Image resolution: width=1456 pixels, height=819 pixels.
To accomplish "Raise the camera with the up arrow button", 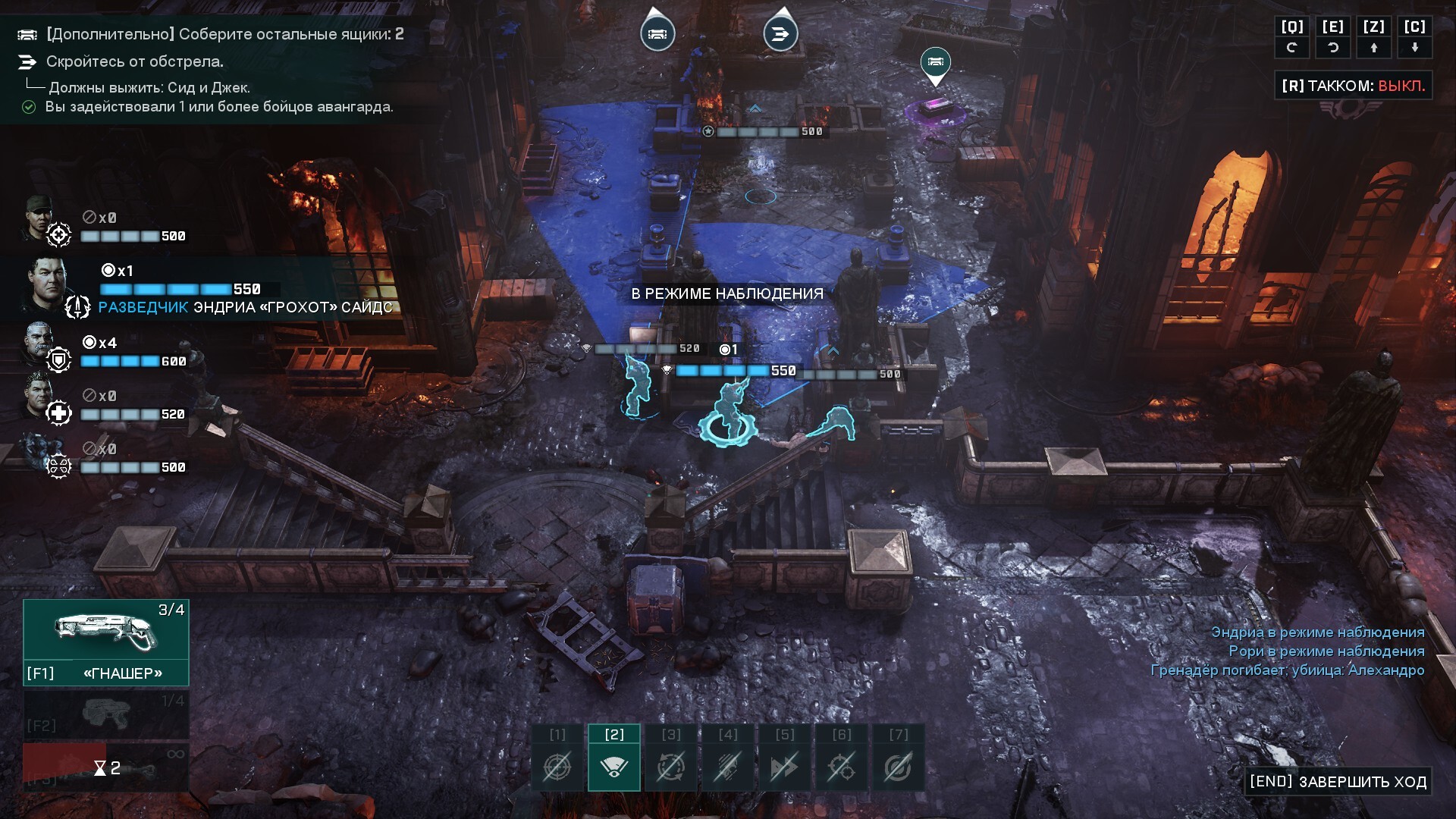I will click(1374, 47).
